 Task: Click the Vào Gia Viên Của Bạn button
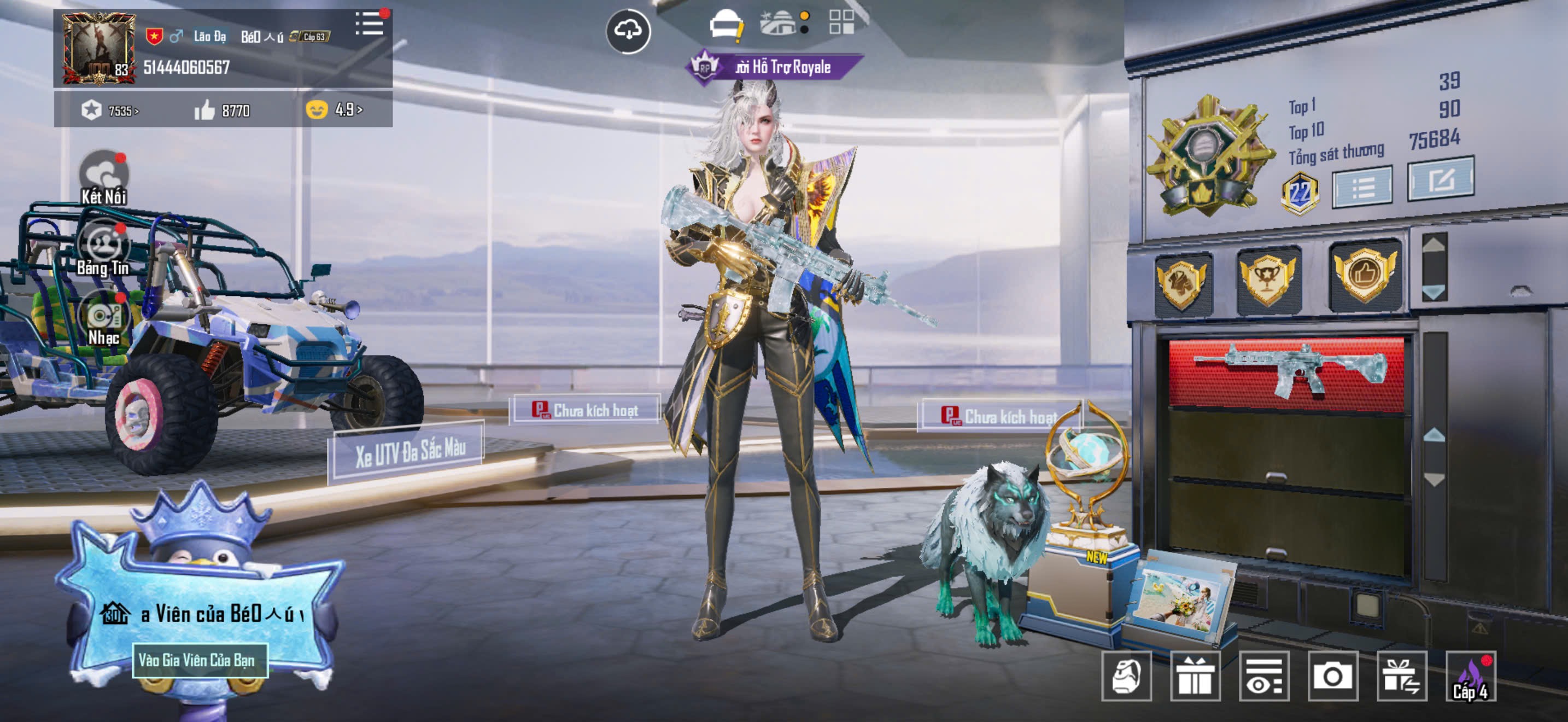pyautogui.click(x=200, y=660)
